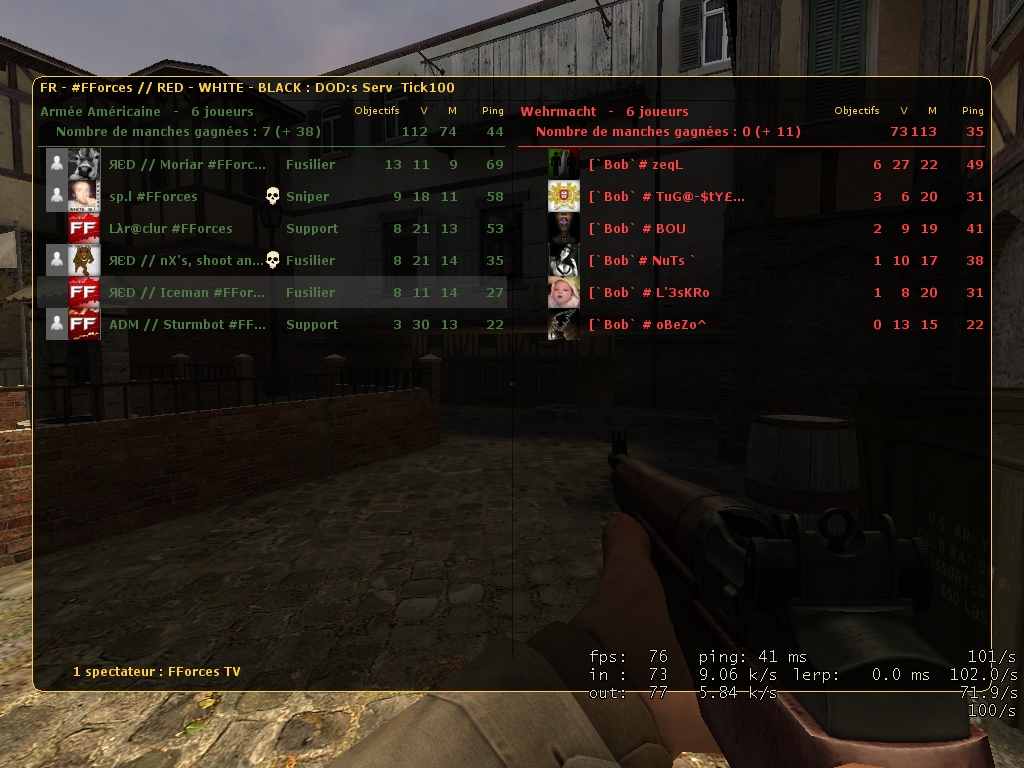Screen dimensions: 1024x768
Task: Click the bear avatar thumbnail
Action: (84, 261)
